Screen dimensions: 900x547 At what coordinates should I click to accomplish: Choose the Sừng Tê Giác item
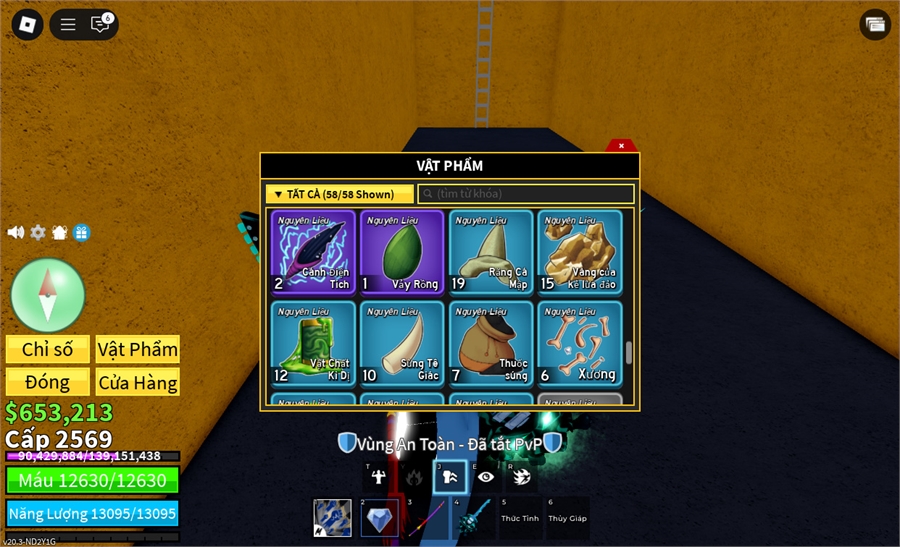(401, 343)
